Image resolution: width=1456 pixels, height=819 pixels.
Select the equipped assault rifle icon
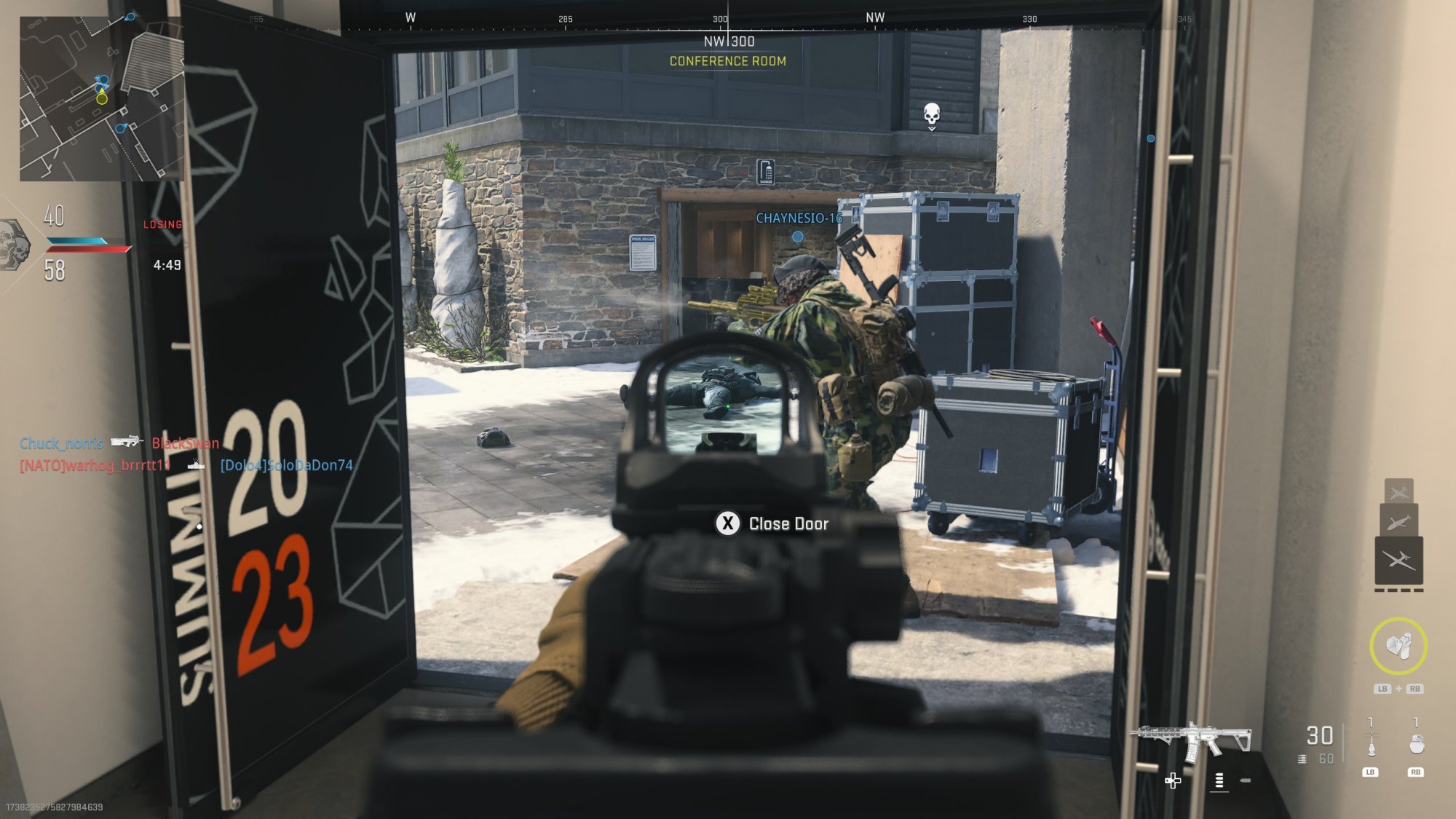click(1191, 740)
